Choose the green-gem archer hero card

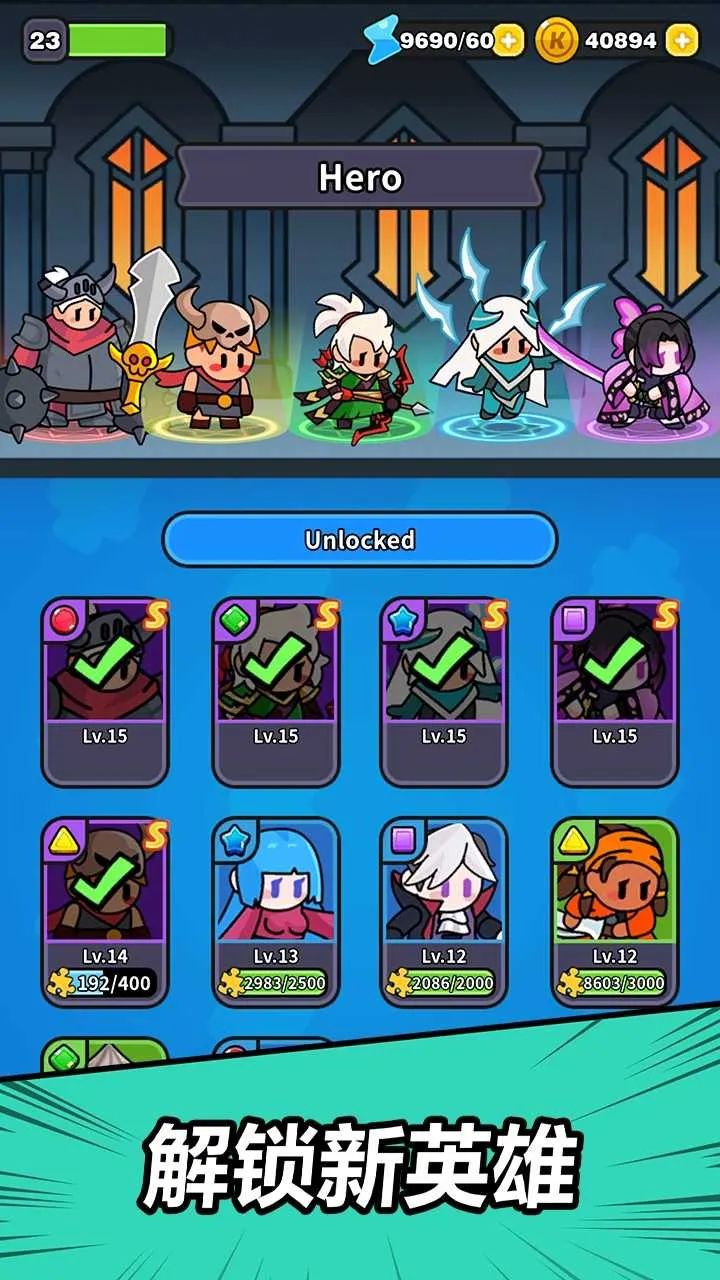276,692
